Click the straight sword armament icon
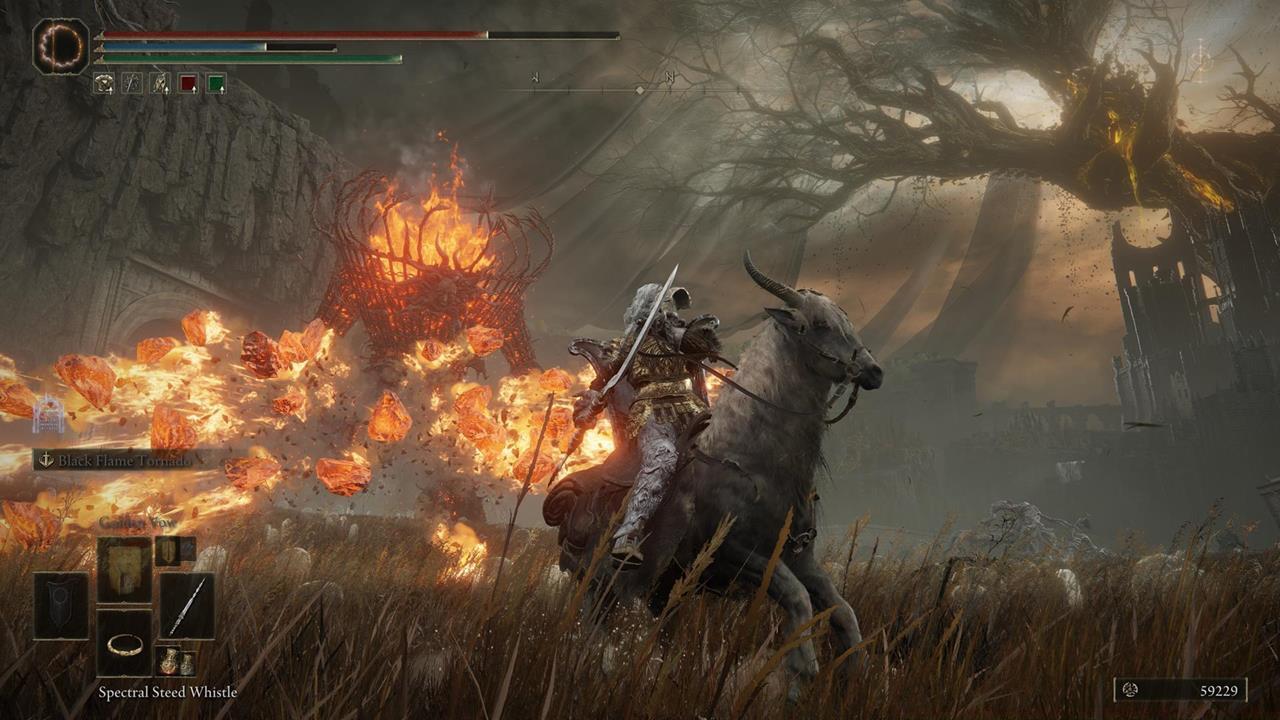Image resolution: width=1280 pixels, height=720 pixels. [190, 607]
